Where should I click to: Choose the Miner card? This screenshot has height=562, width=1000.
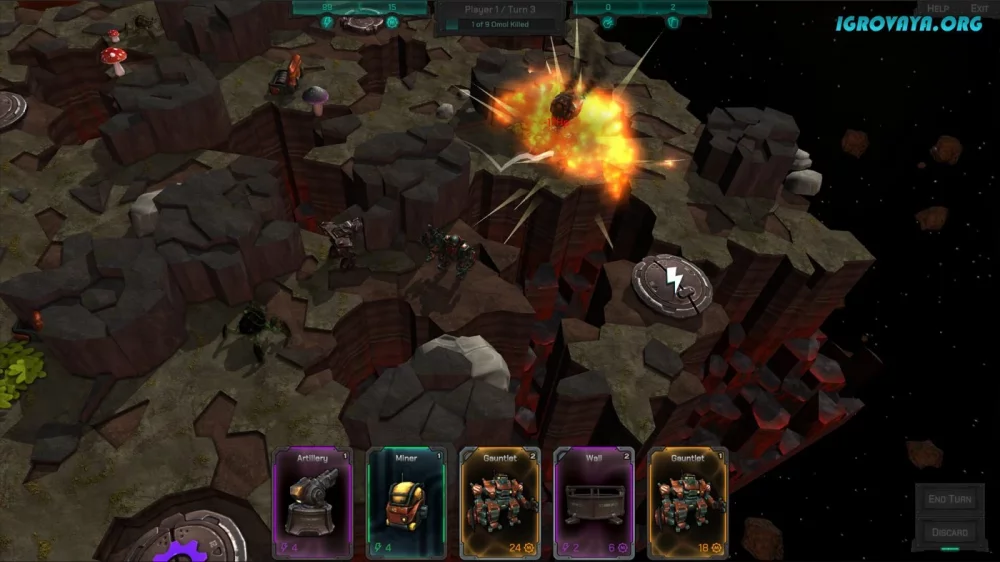click(405, 502)
